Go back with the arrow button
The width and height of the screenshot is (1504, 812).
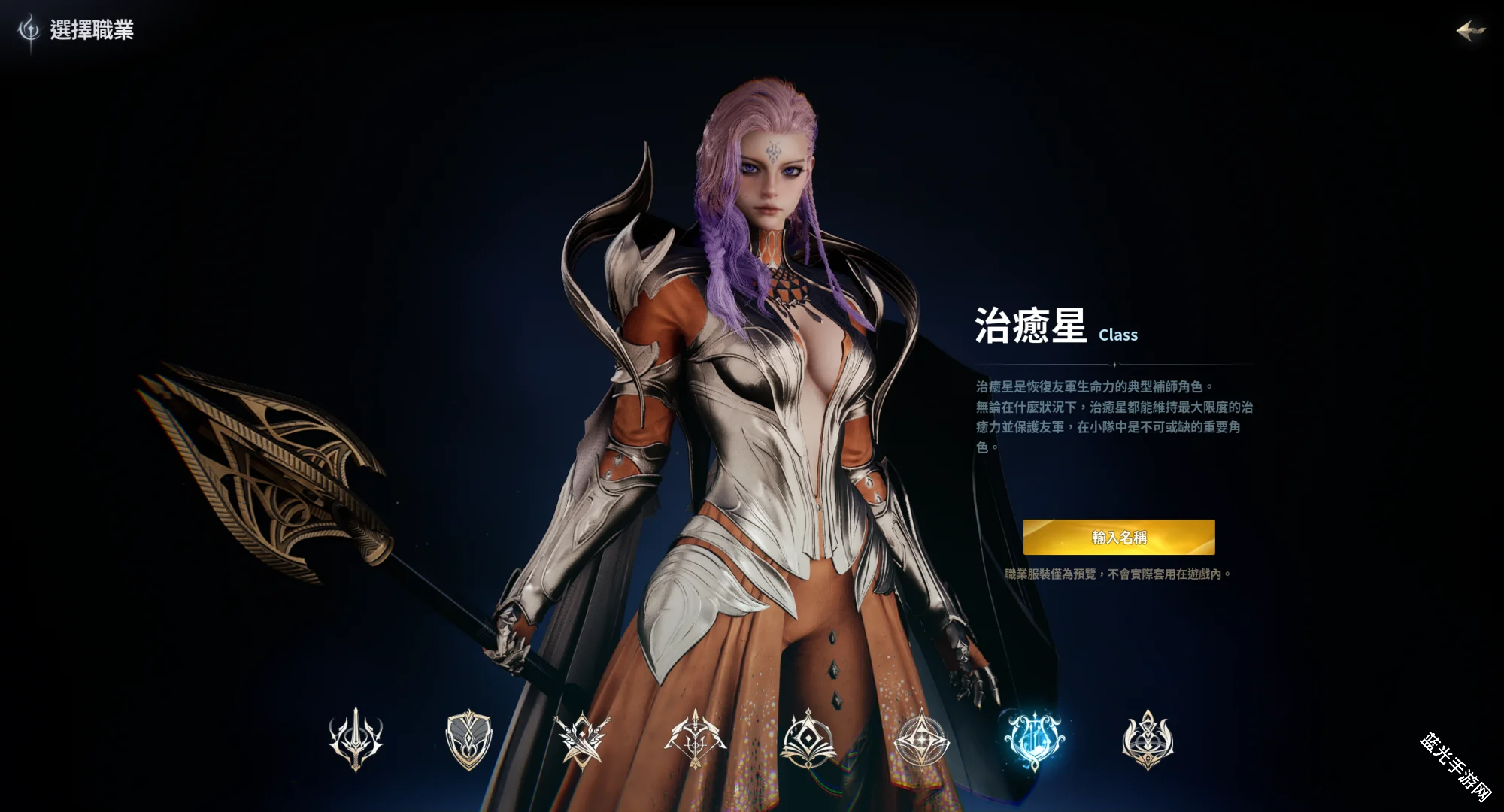coord(1470,31)
